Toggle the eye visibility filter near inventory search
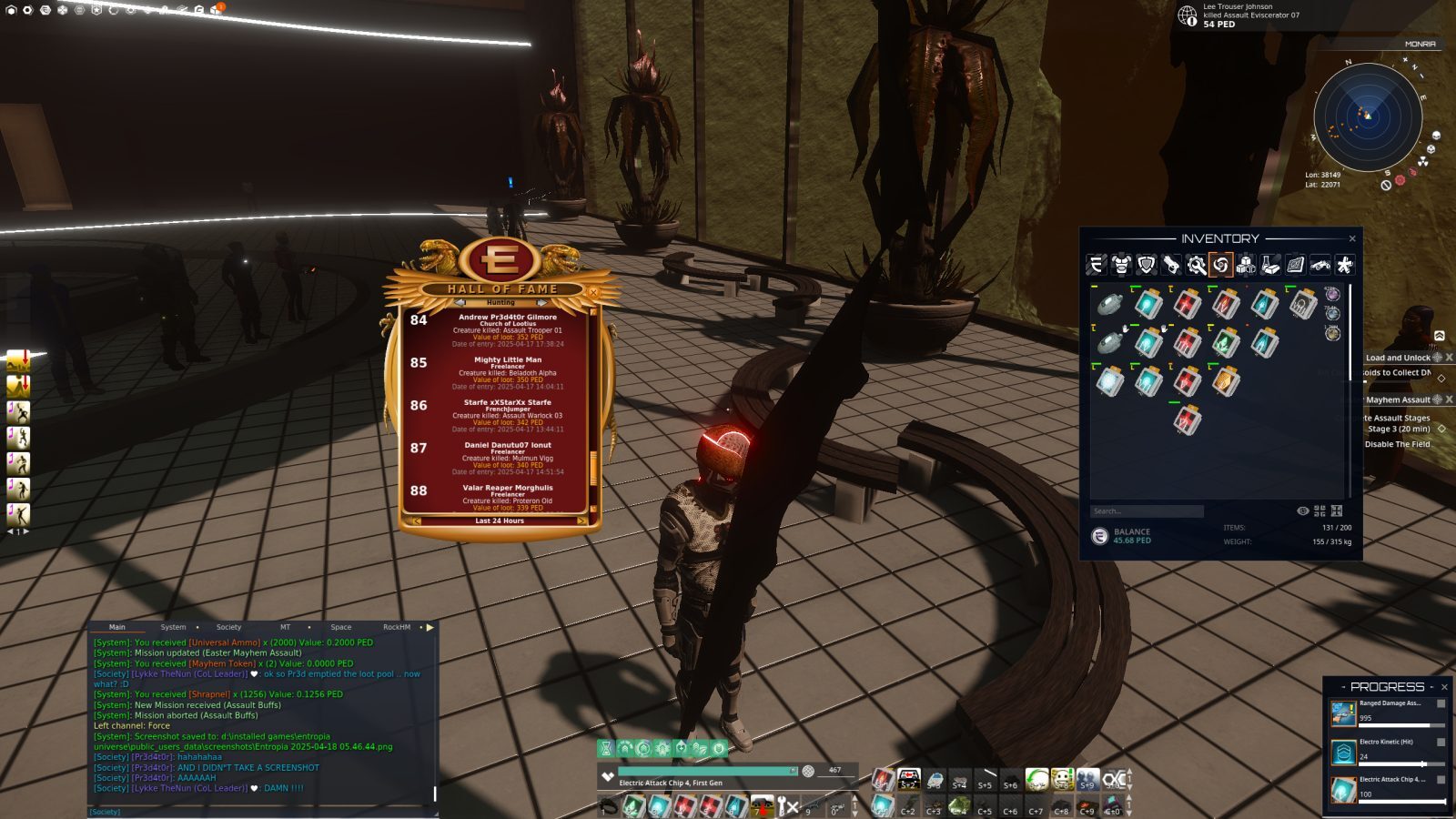 pos(1303,511)
